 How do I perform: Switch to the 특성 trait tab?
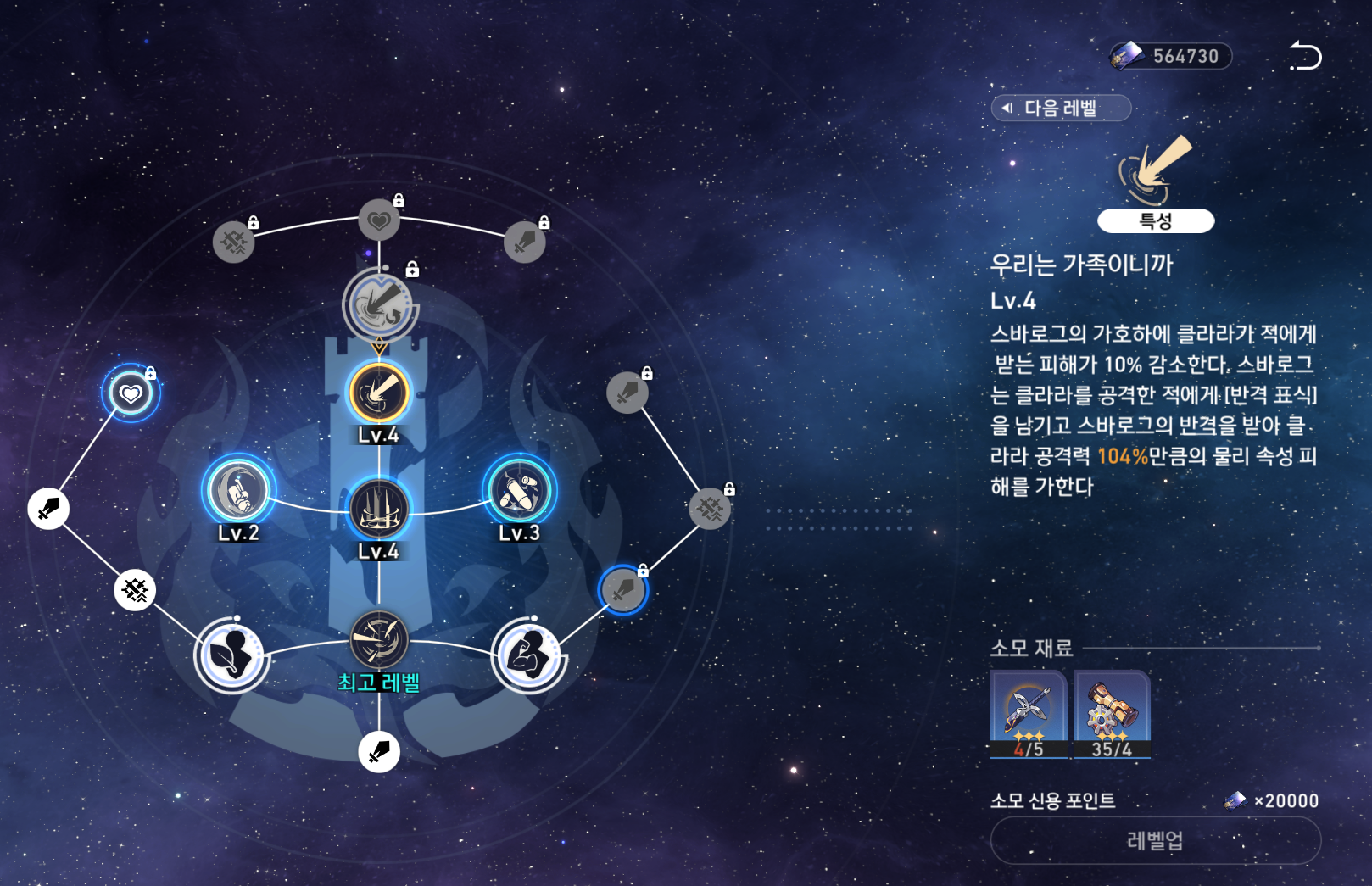(1156, 221)
